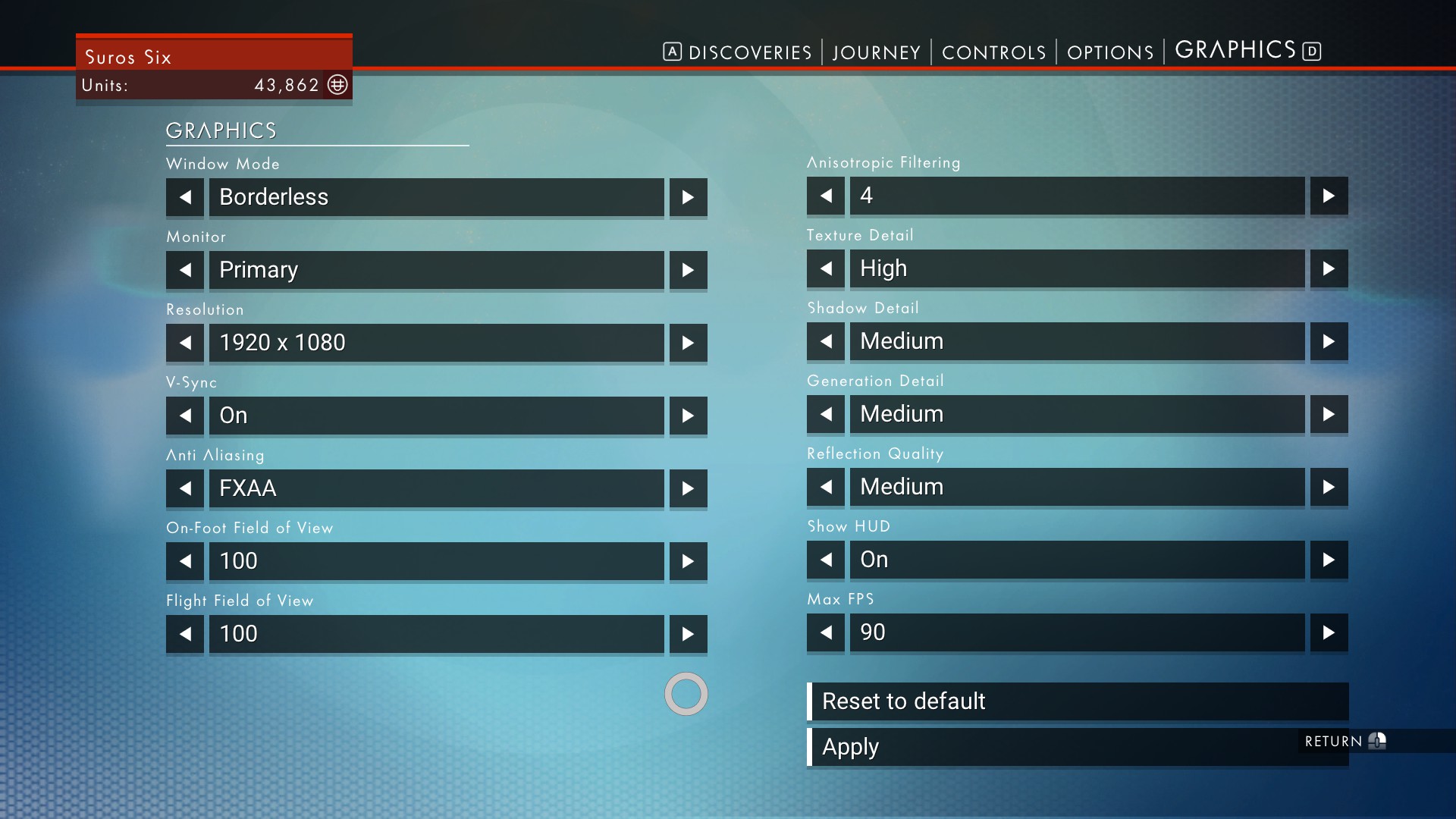Screen dimensions: 1456x819
Task: Open the Journey tab
Action: click(x=876, y=52)
